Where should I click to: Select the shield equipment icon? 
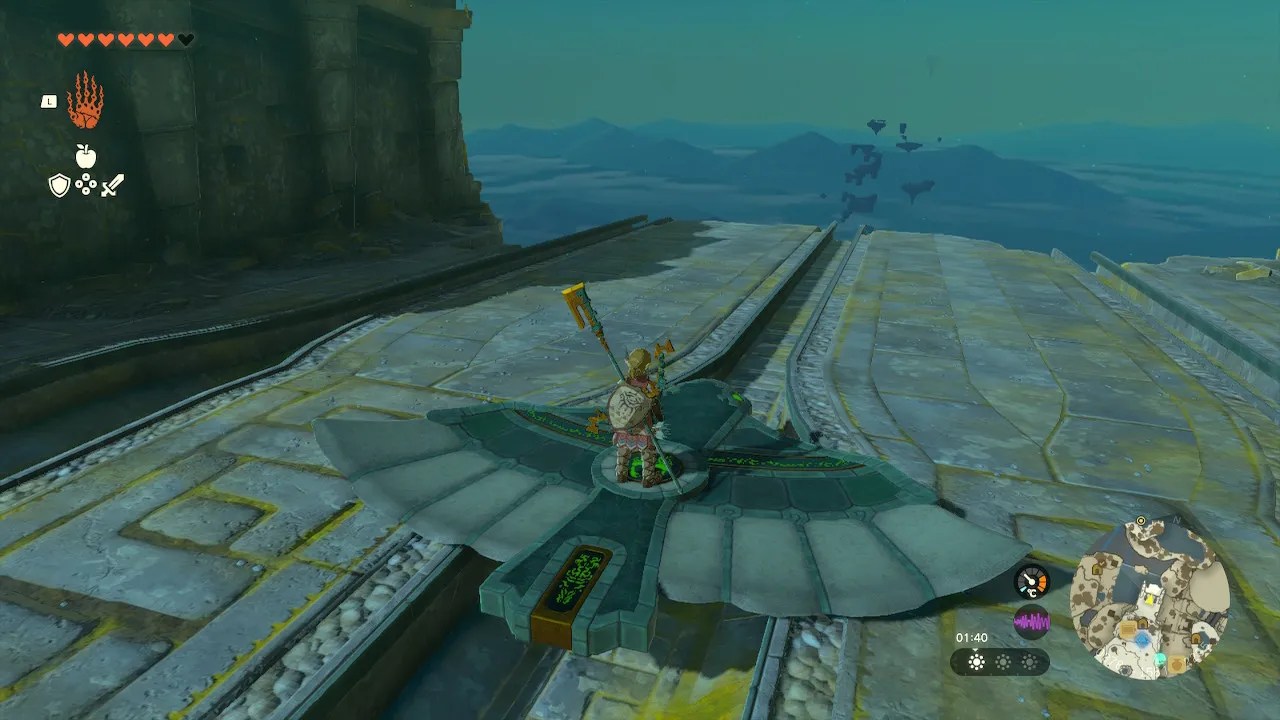coord(59,184)
